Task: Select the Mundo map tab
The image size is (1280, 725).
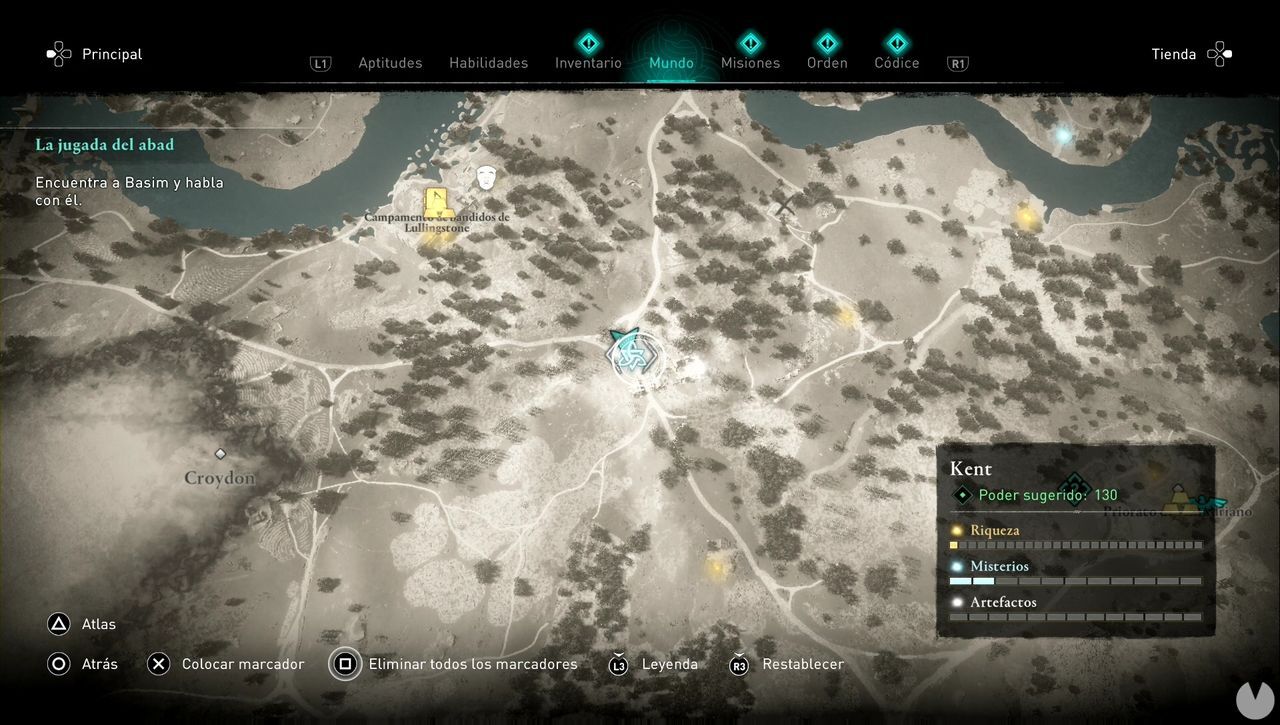Action: point(671,63)
